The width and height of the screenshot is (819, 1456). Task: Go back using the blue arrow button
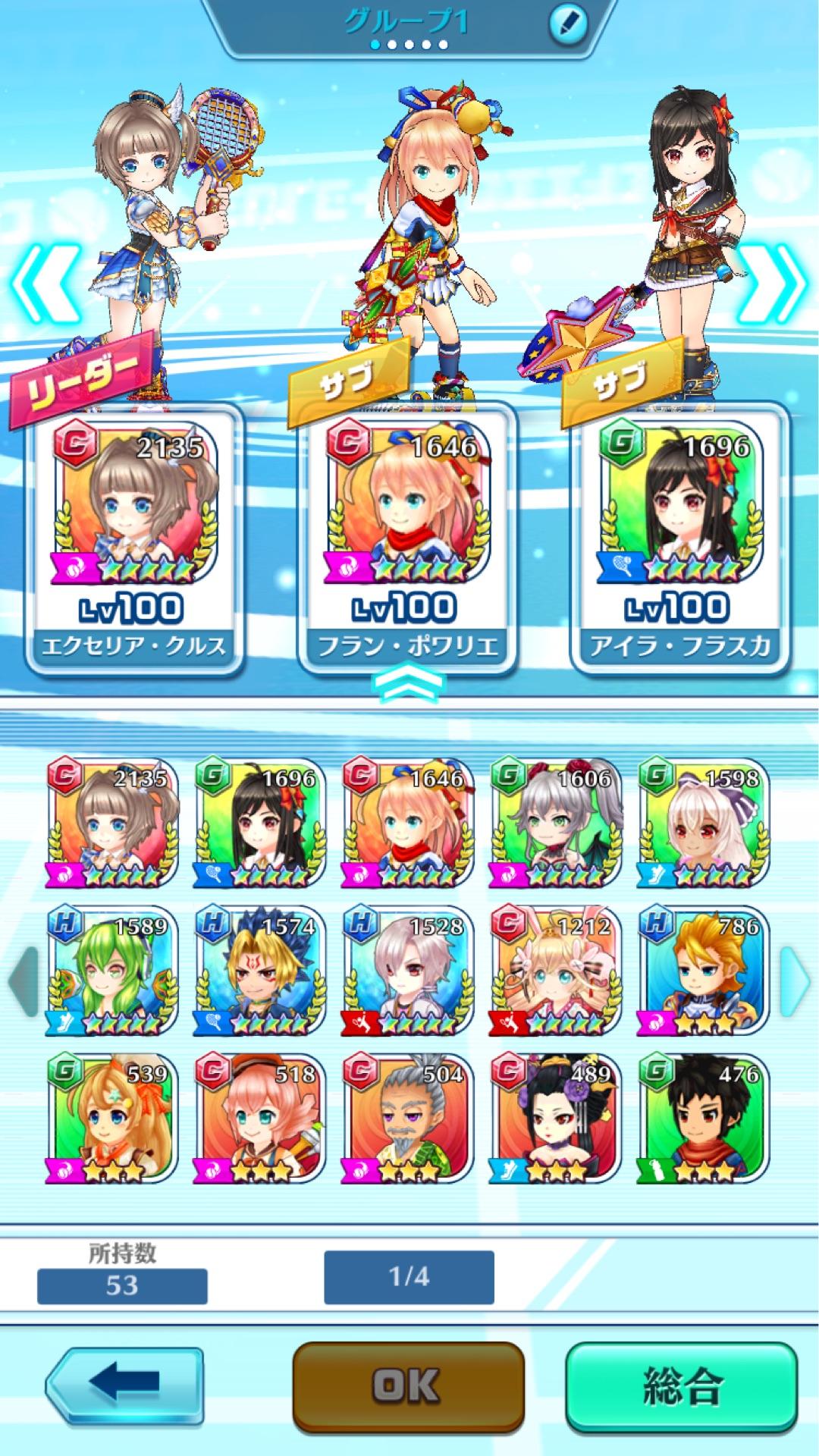click(125, 1383)
